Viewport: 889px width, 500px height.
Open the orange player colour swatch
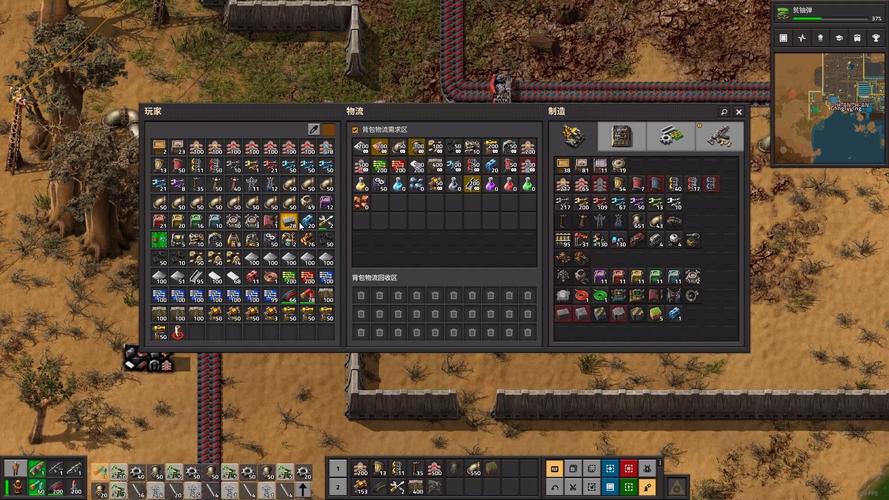(328, 130)
